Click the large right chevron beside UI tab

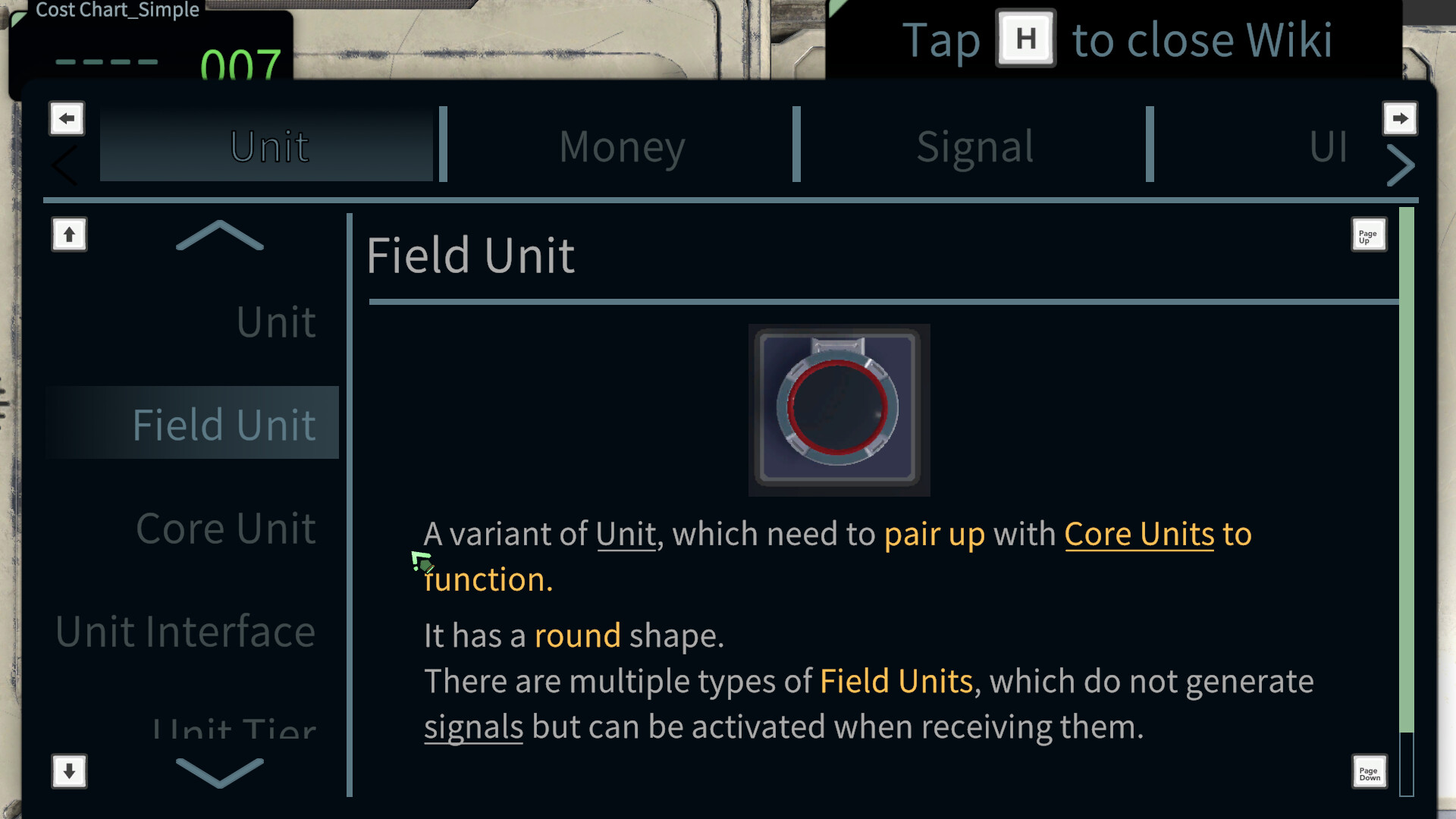point(1401,165)
